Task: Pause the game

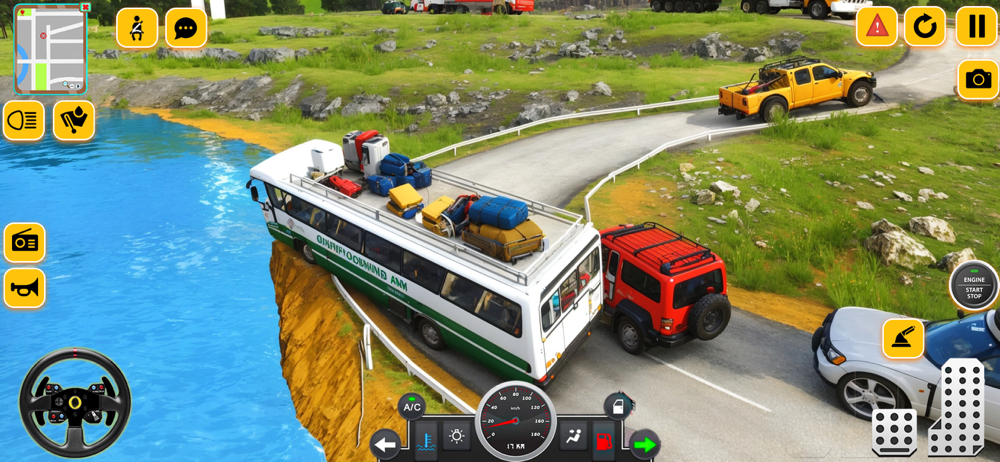Action: tap(975, 27)
